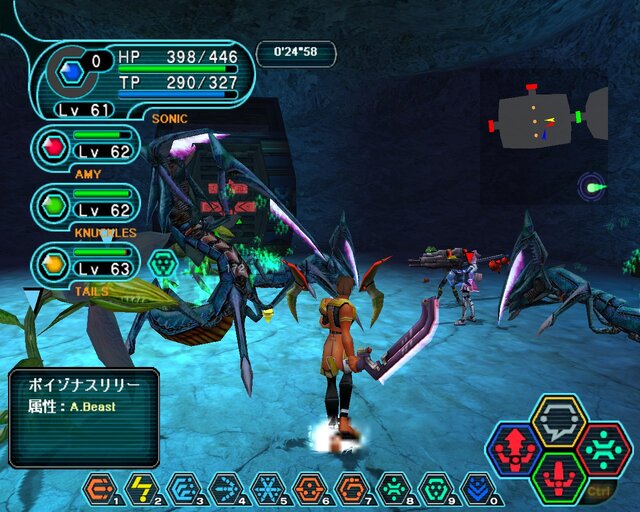
Task: Select hotbar slot 1 orange icon
Action: (100, 488)
